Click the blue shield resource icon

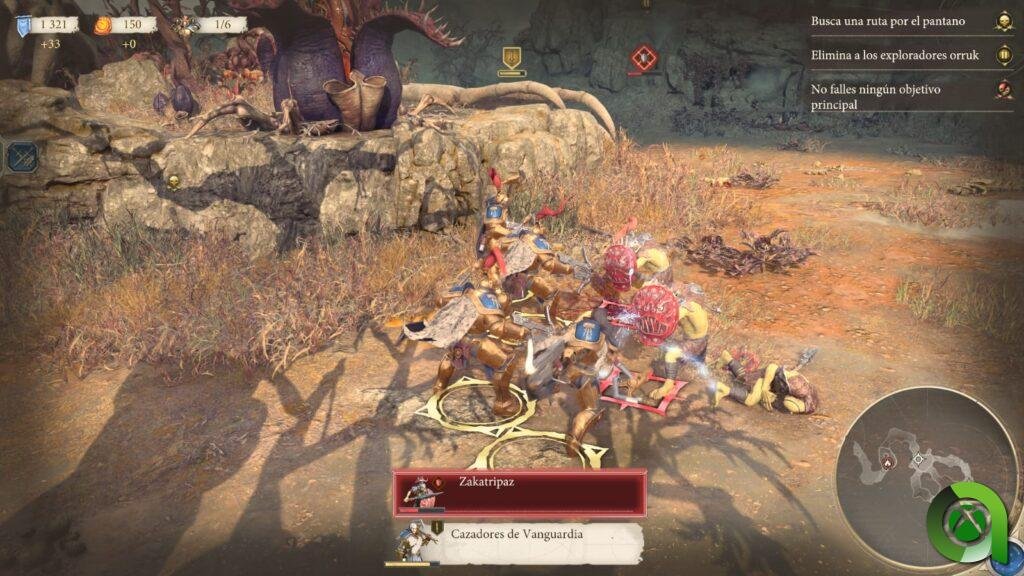tap(23, 25)
